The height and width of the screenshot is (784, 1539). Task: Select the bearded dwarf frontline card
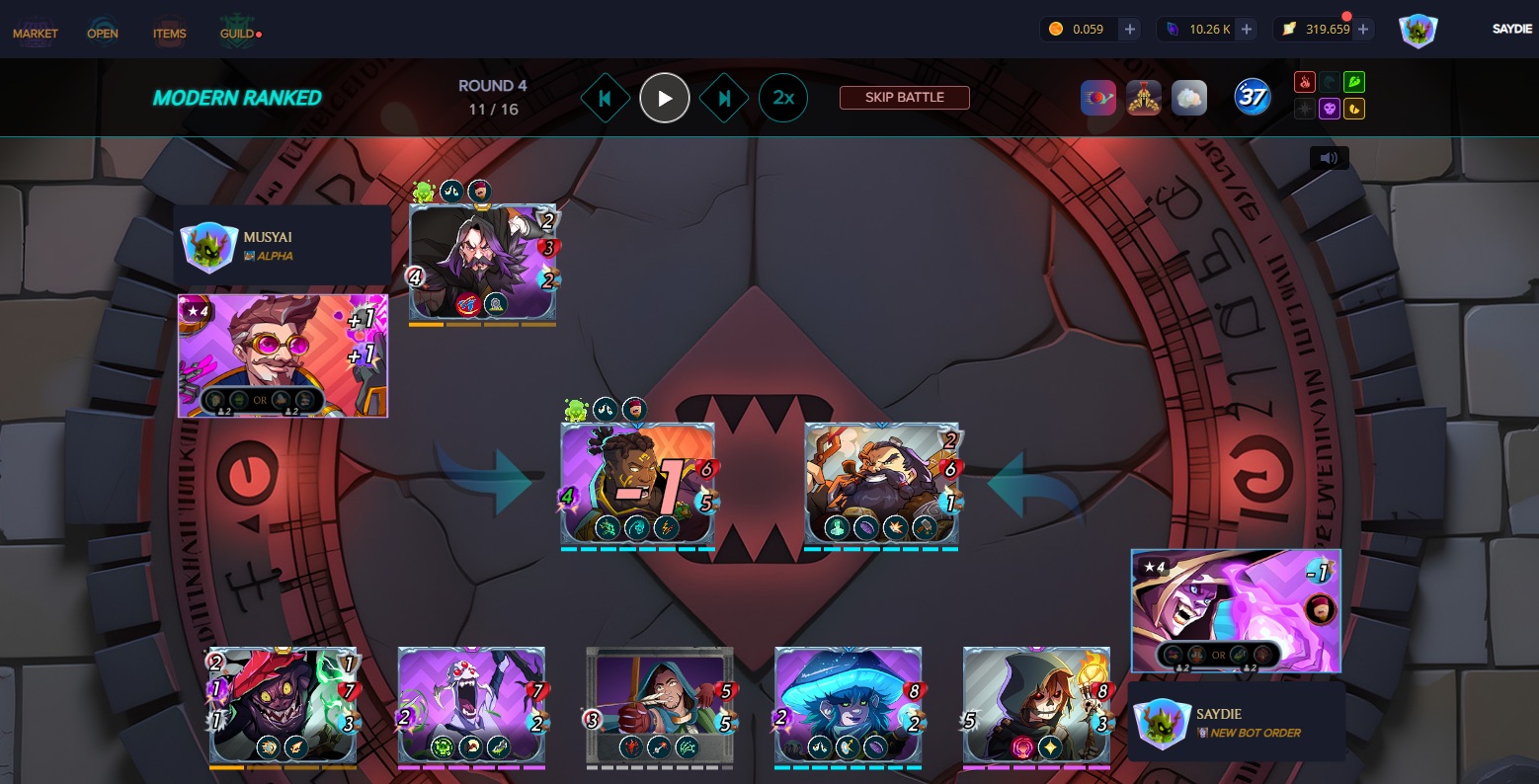(881, 483)
